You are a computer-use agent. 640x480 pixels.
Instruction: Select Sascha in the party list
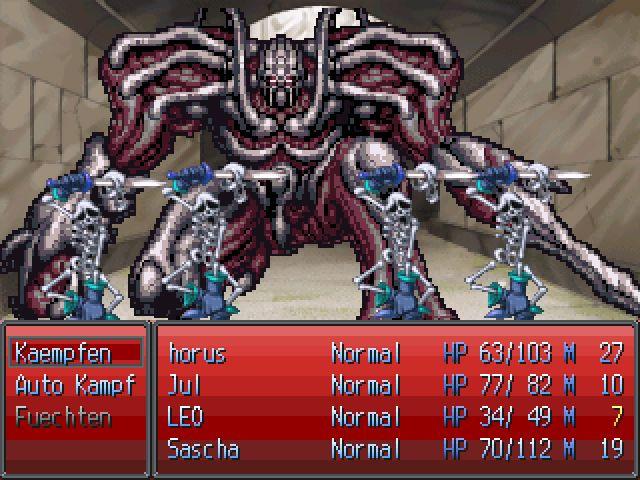pyautogui.click(x=203, y=449)
